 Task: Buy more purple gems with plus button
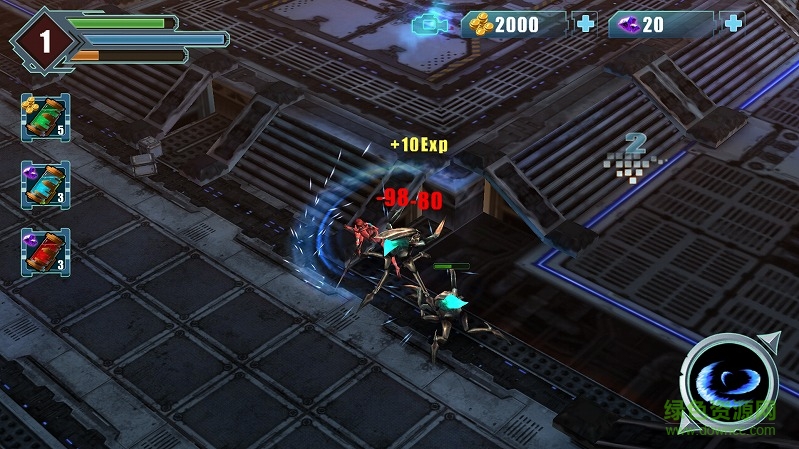click(732, 24)
